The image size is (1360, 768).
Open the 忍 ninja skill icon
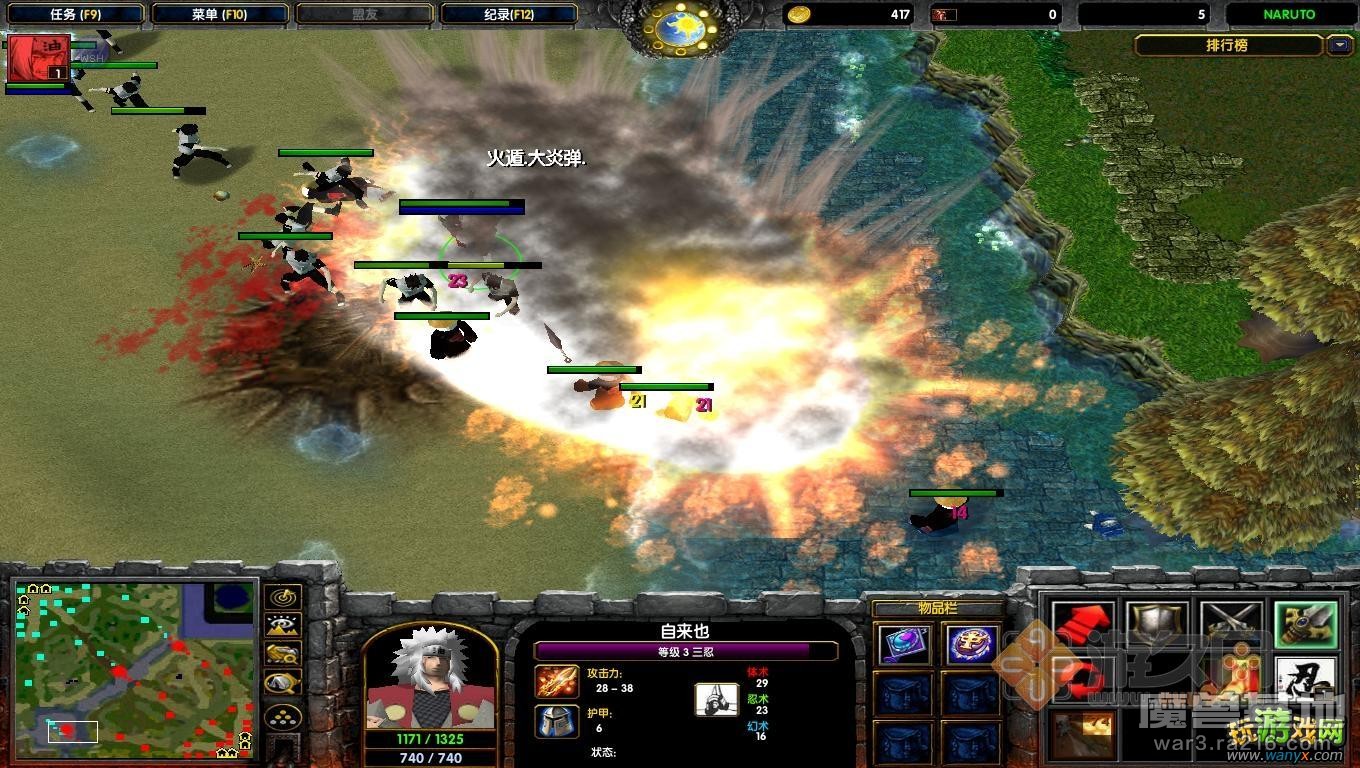1305,681
